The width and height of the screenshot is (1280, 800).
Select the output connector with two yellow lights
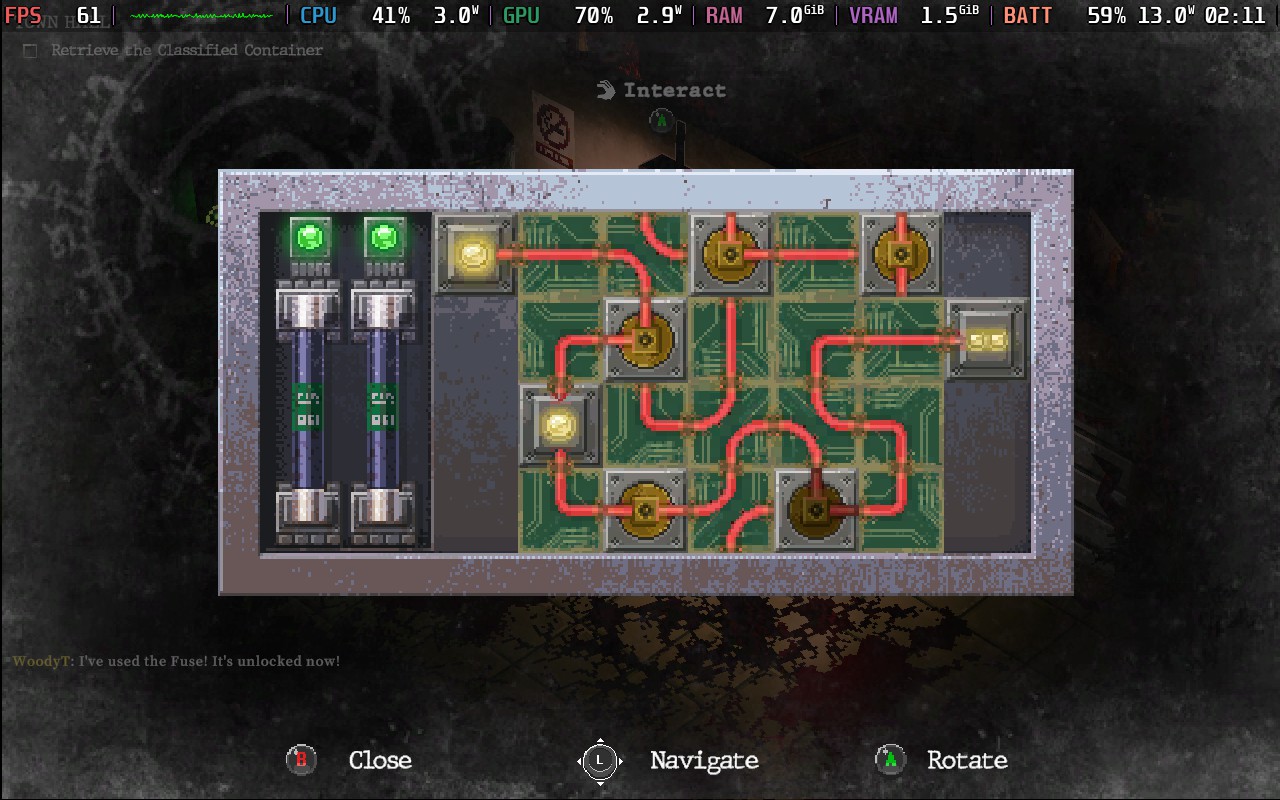(x=986, y=341)
